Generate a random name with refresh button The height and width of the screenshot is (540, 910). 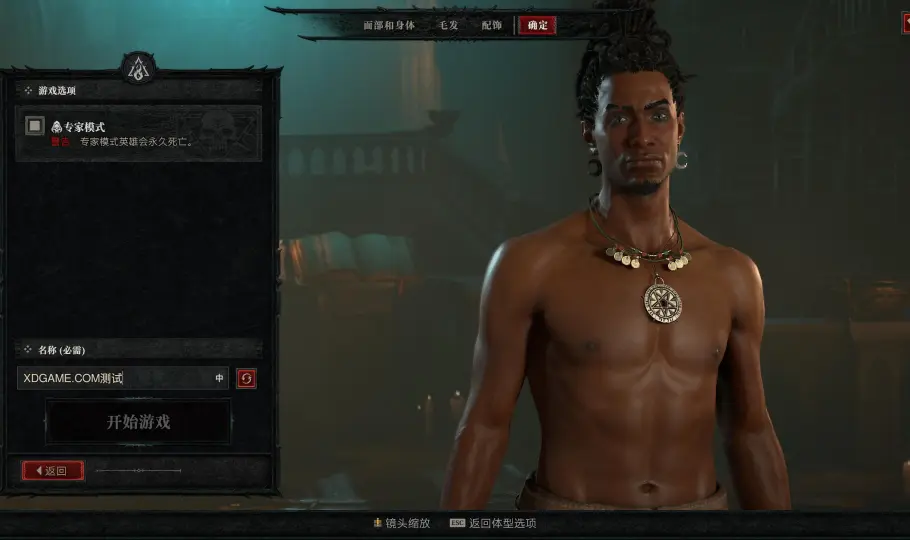[246, 378]
